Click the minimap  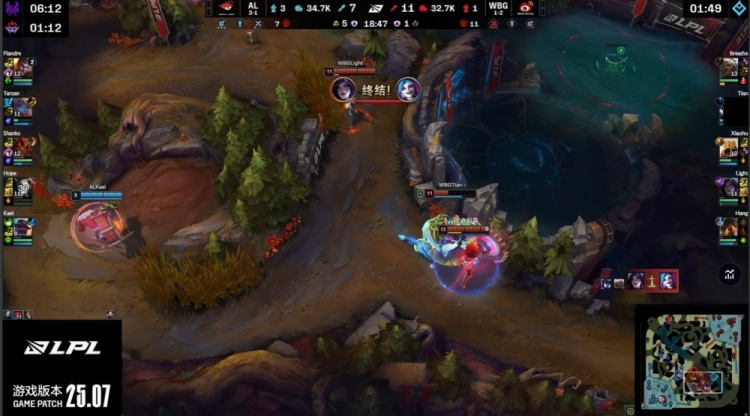[691, 360]
